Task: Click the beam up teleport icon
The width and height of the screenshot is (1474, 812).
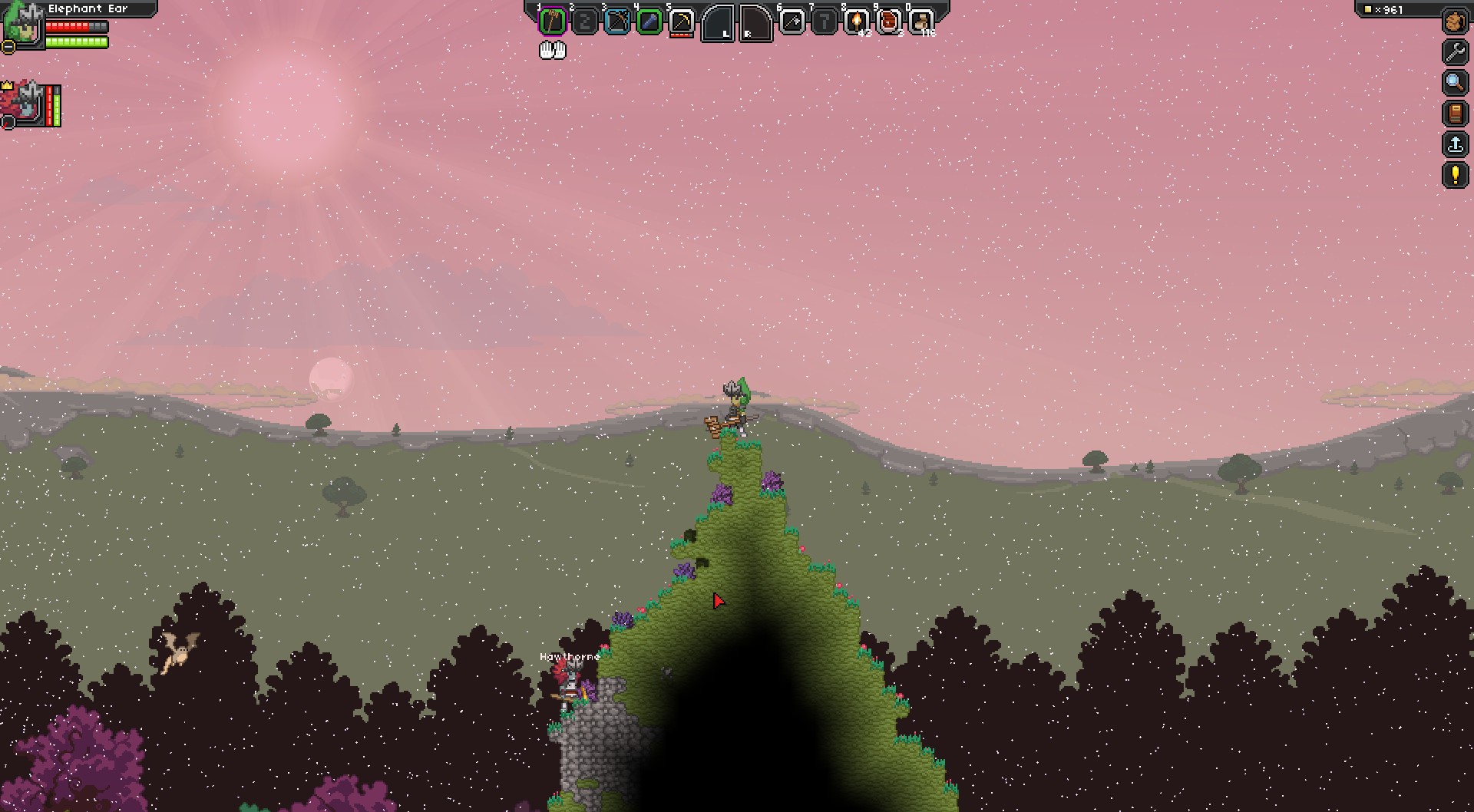Action: pyautogui.click(x=1455, y=144)
